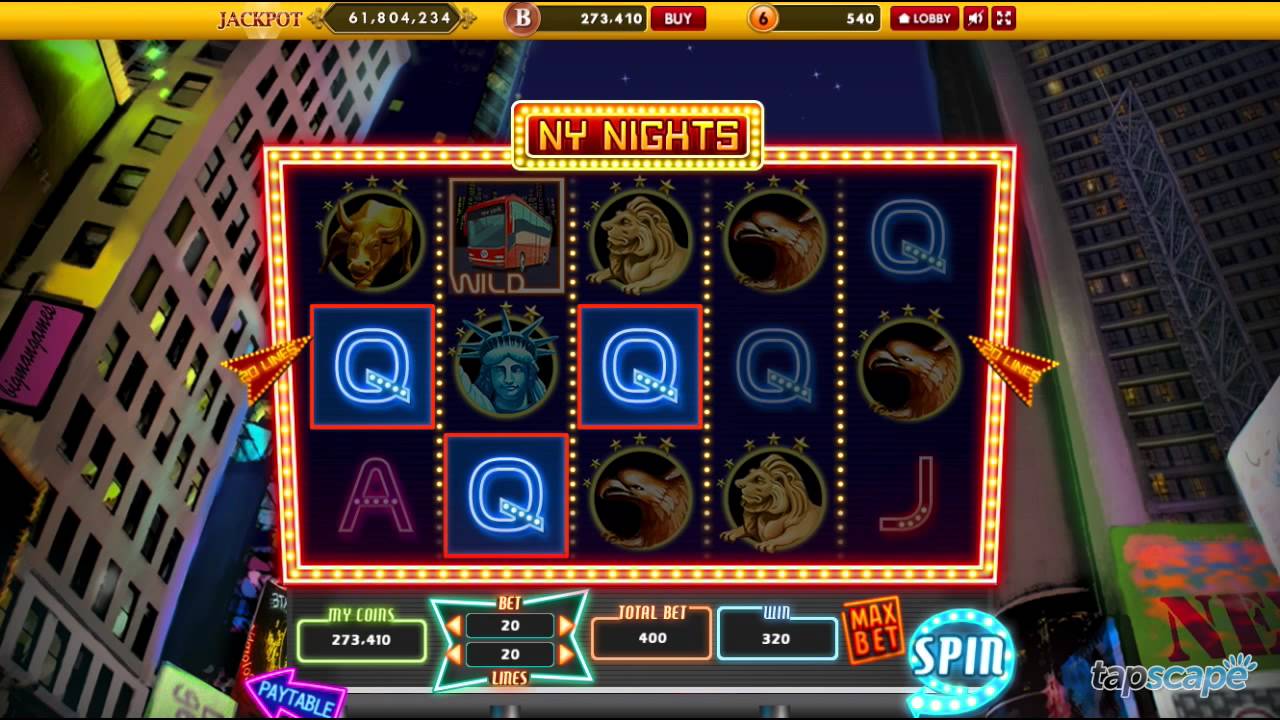This screenshot has width=1280, height=720.
Task: Toggle fullscreen mode
Action: [1003, 17]
